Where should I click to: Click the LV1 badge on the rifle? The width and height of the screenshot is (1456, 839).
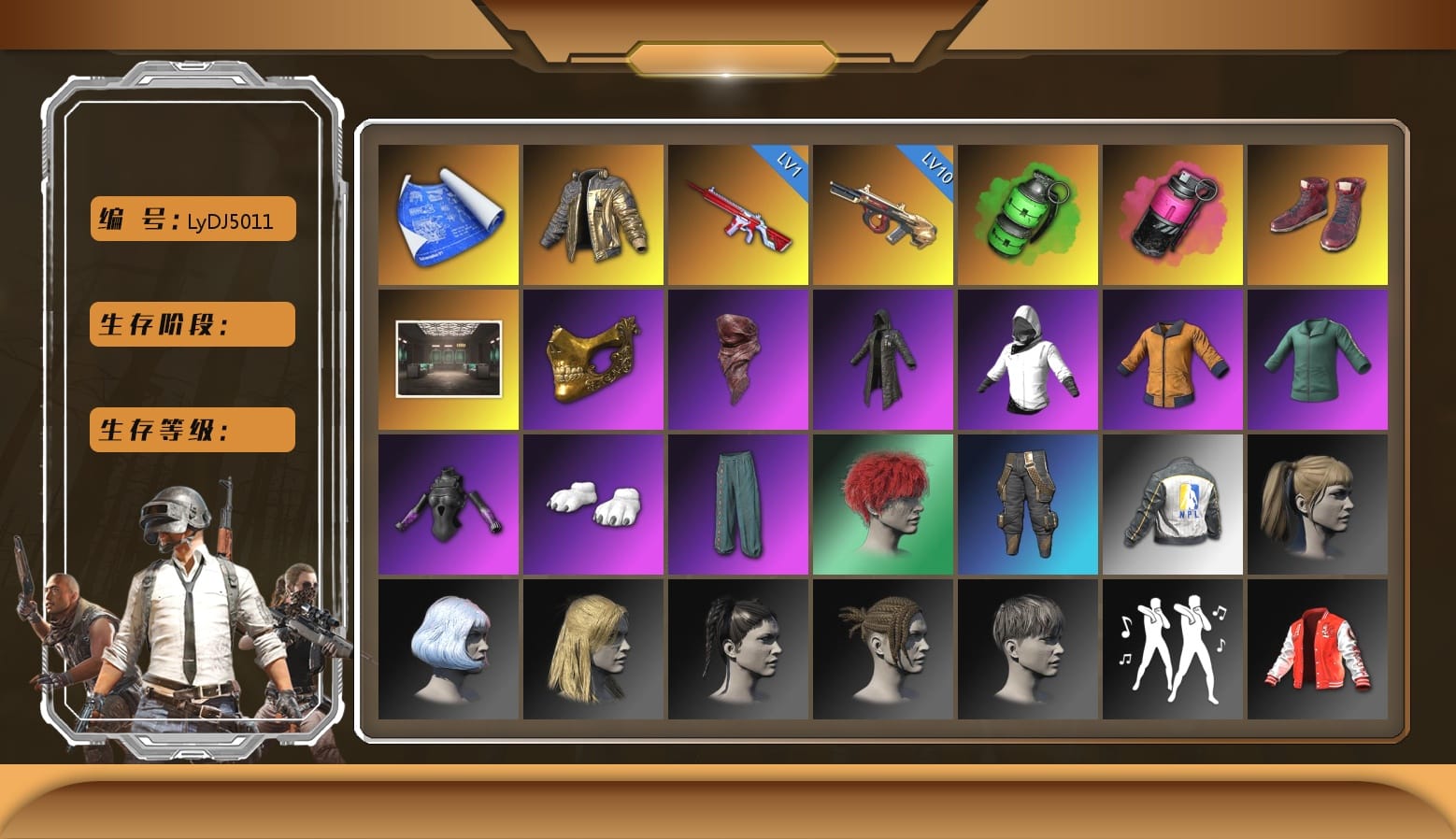click(x=785, y=164)
